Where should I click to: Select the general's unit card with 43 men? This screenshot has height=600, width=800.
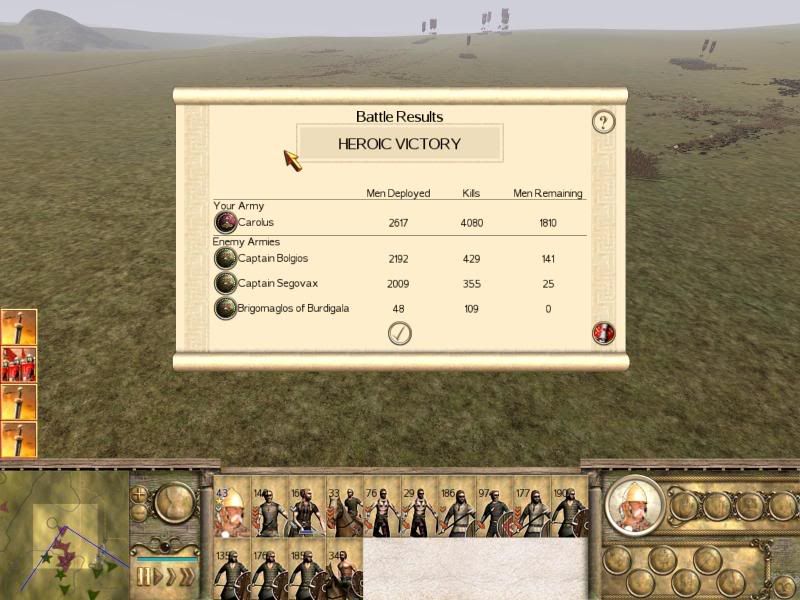pos(231,511)
